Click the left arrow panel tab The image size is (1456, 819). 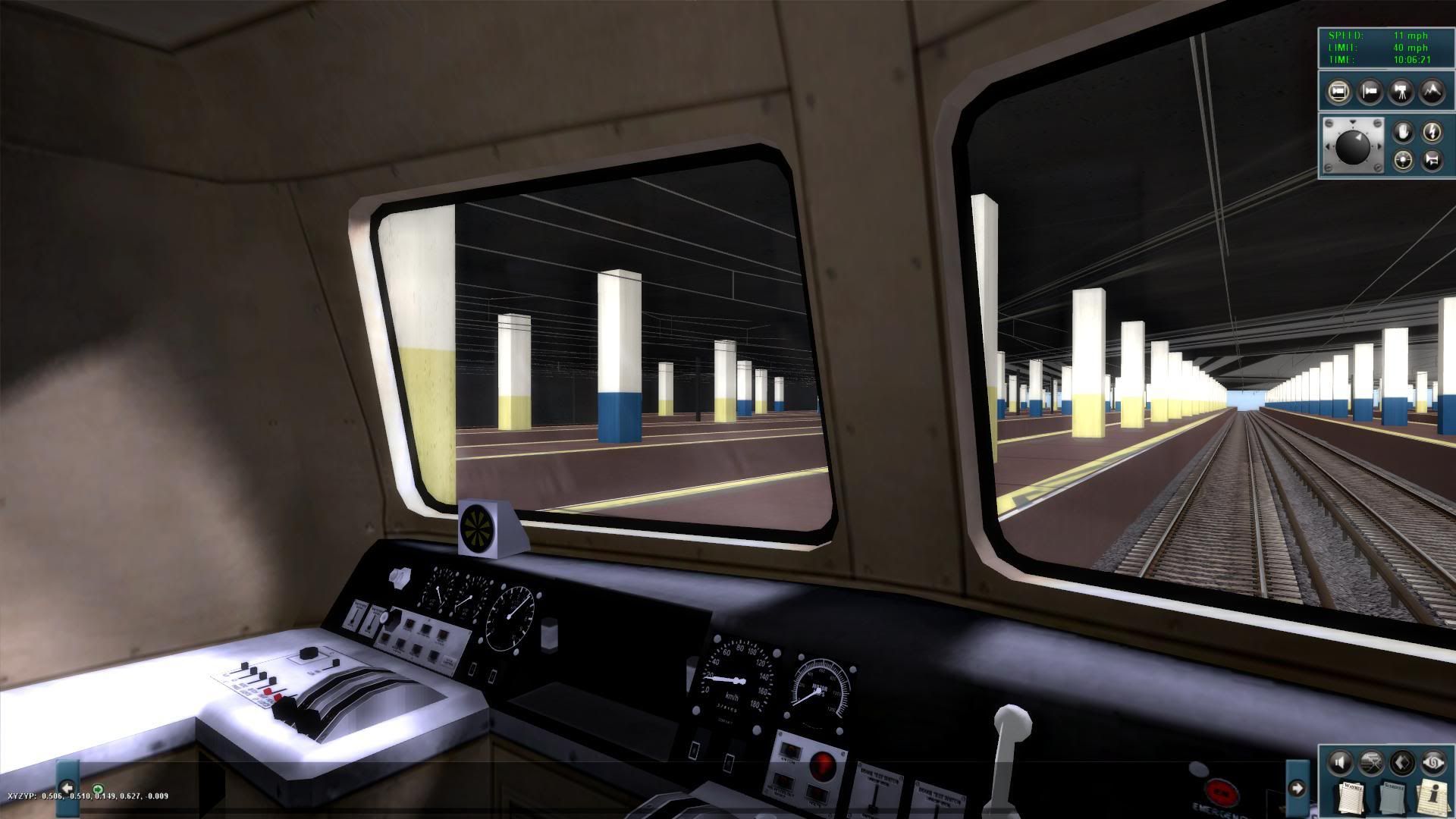tap(67, 787)
